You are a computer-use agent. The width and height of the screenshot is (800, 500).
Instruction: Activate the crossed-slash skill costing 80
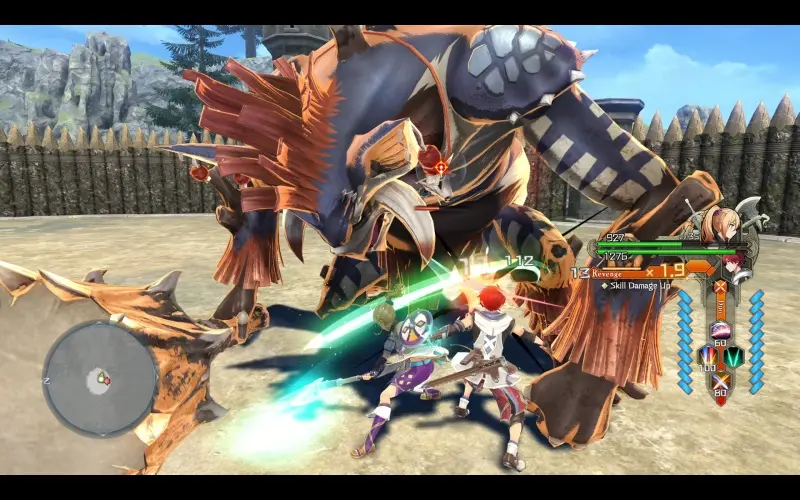pyautogui.click(x=719, y=380)
